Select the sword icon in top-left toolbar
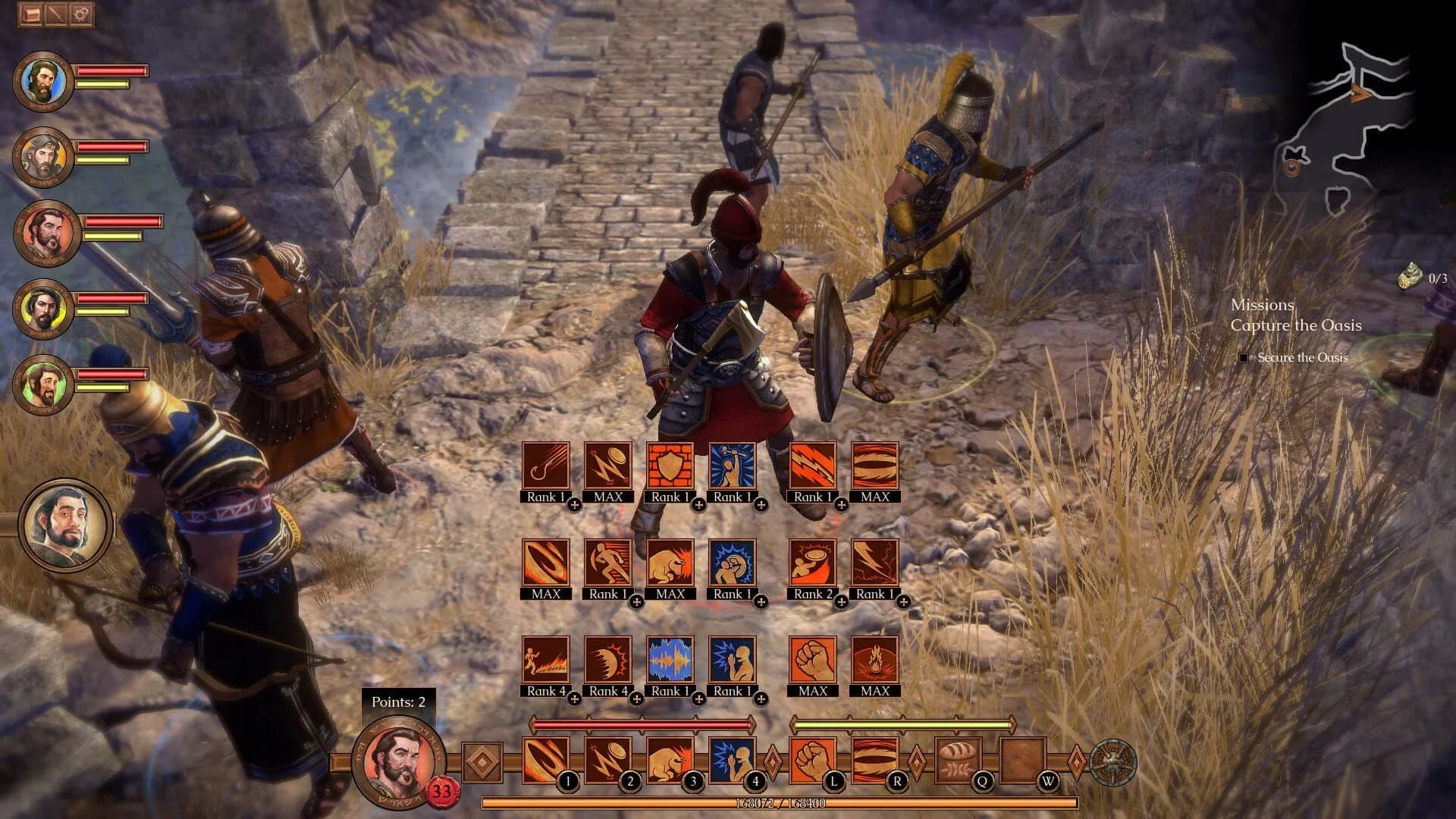Image resolution: width=1456 pixels, height=819 pixels. pyautogui.click(x=54, y=14)
